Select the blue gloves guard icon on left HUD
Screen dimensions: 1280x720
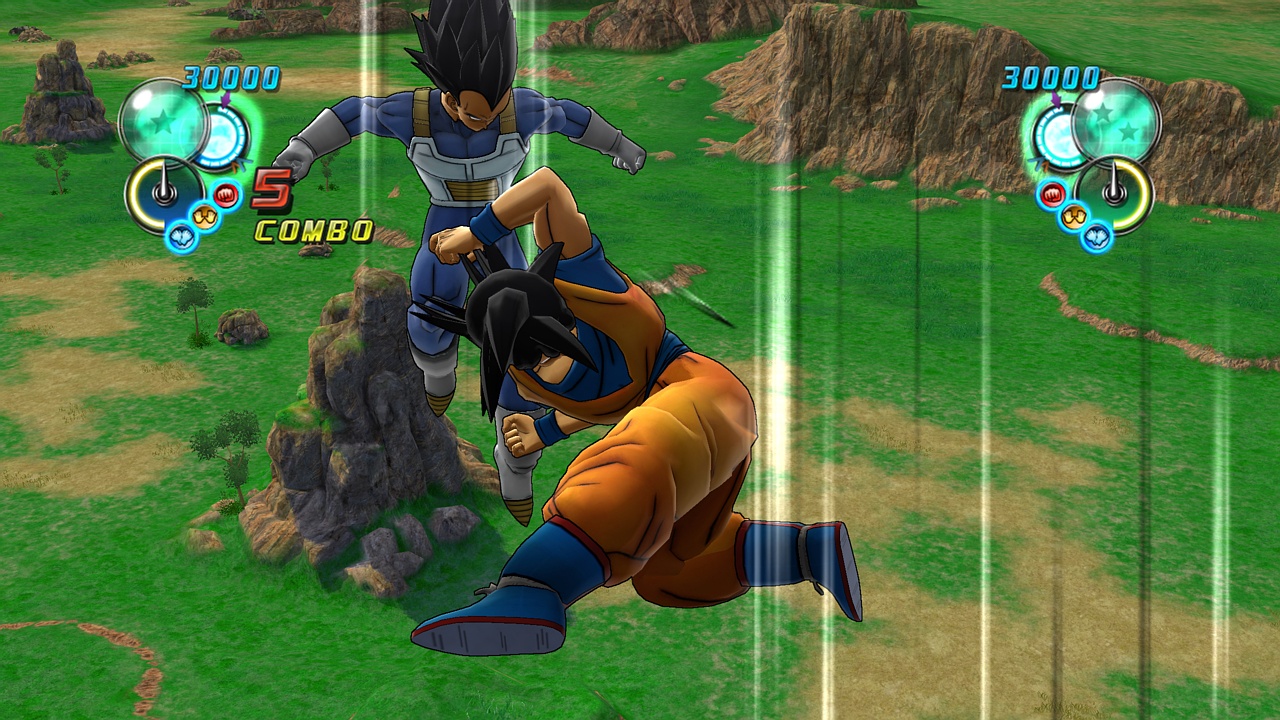click(x=181, y=237)
